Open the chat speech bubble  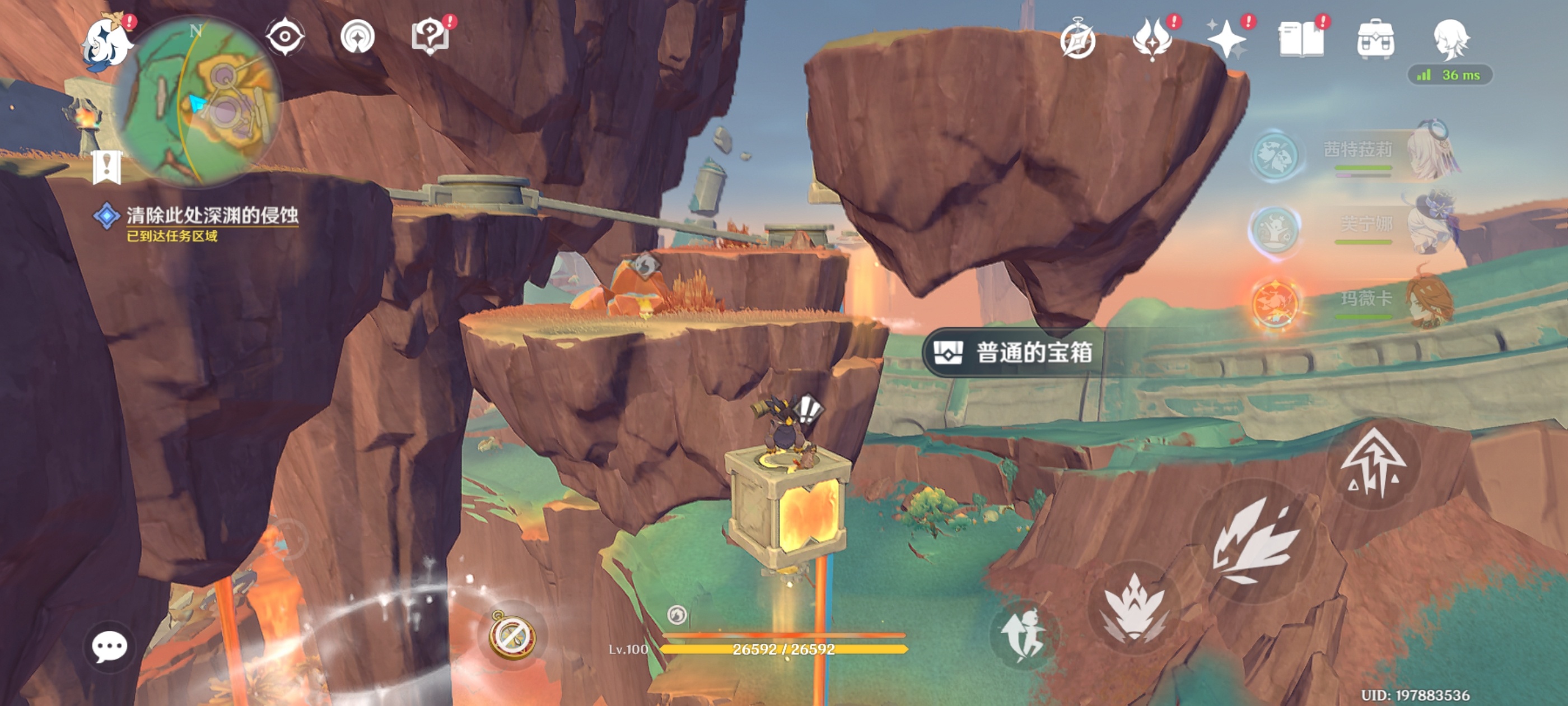(x=110, y=646)
